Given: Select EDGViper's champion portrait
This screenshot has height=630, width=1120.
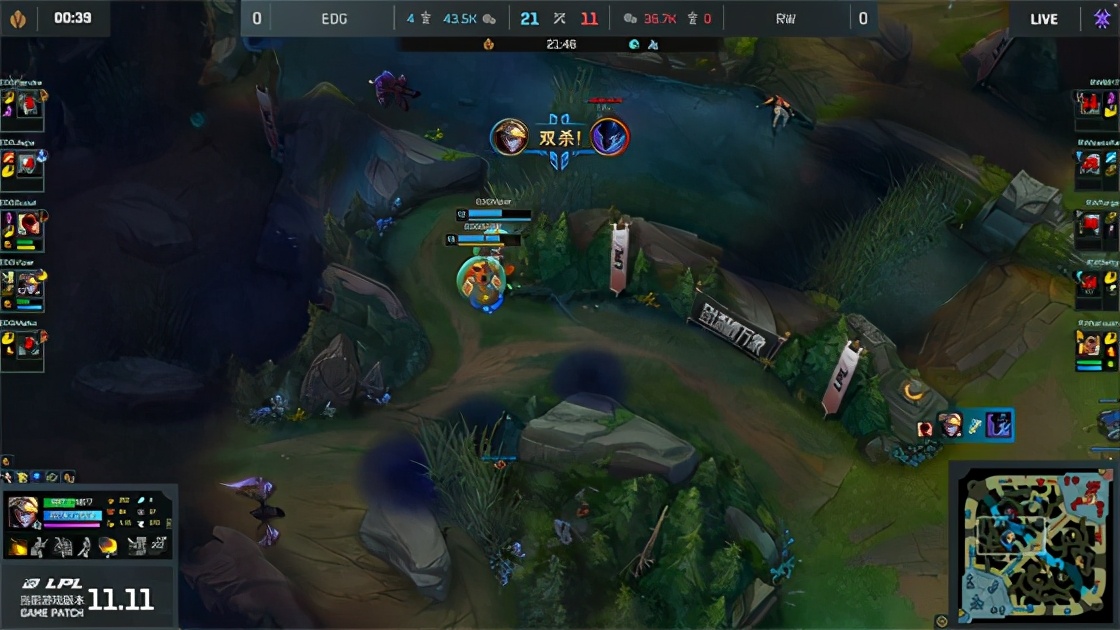Looking at the screenshot, I should click(x=29, y=284).
